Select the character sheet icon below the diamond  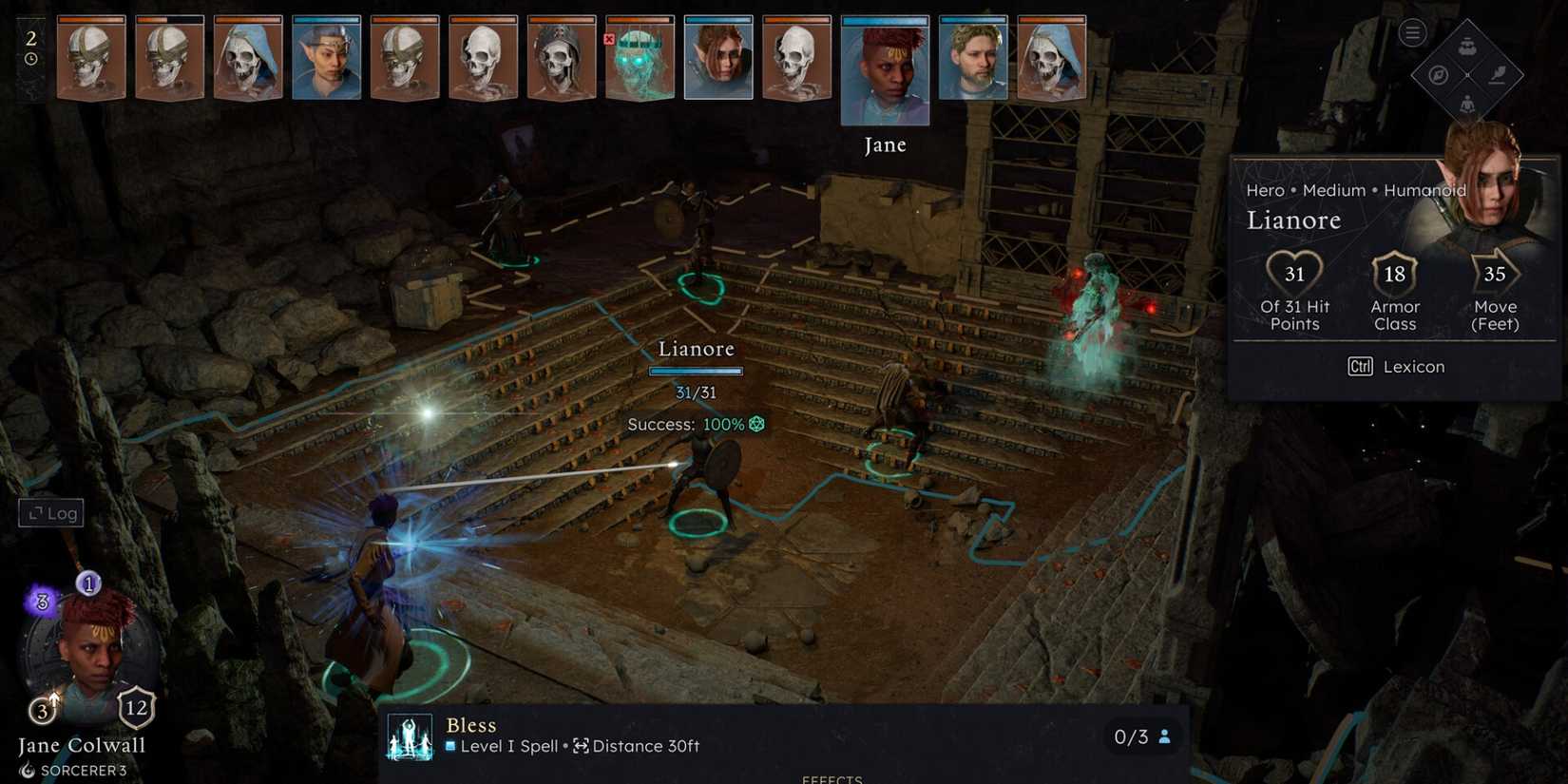[x=1466, y=105]
